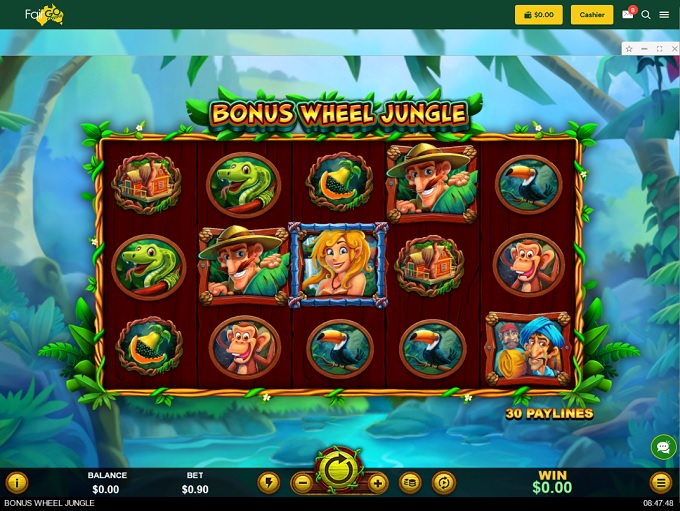Open the casino site hamburger menu

pos(664,15)
